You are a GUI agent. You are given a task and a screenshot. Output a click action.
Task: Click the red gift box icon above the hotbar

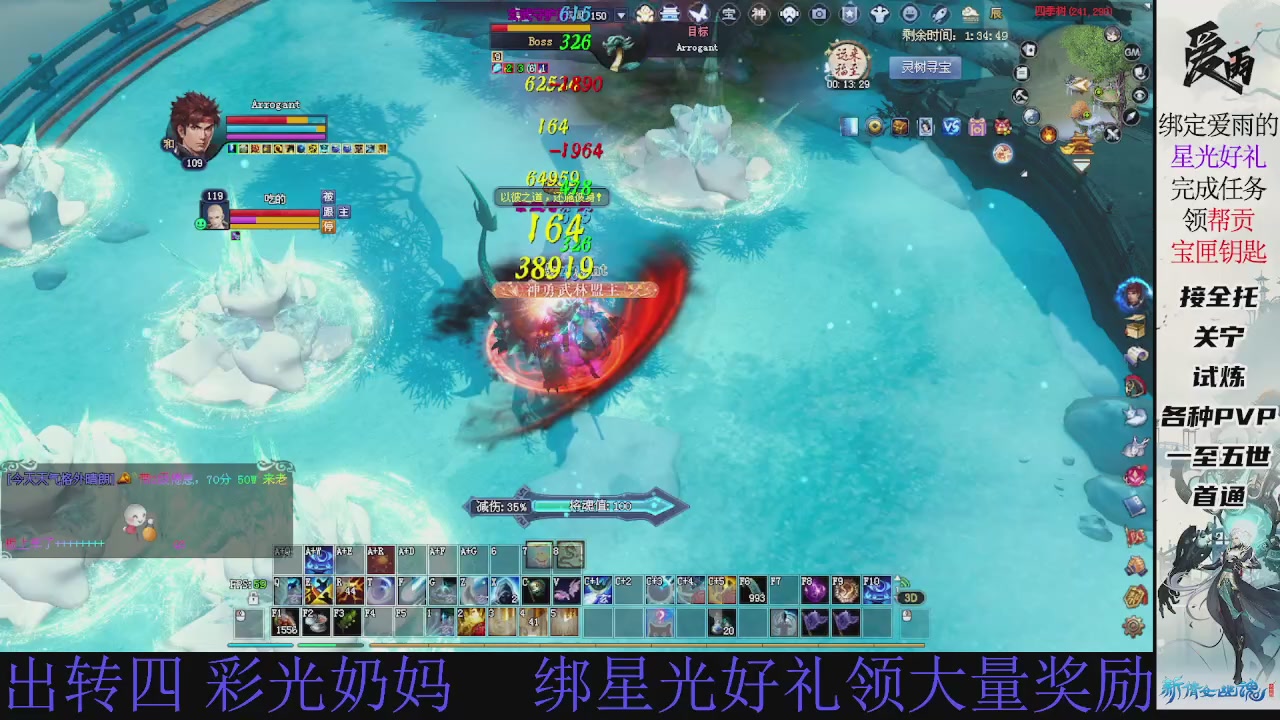(1001, 125)
